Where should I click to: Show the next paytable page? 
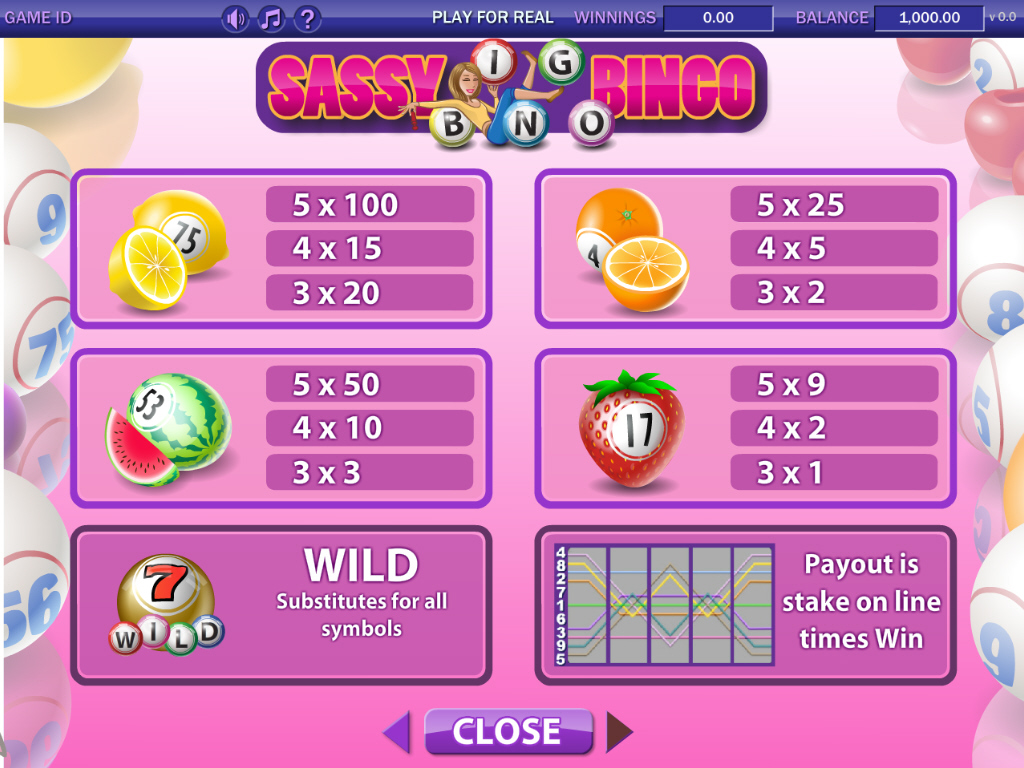(x=619, y=732)
